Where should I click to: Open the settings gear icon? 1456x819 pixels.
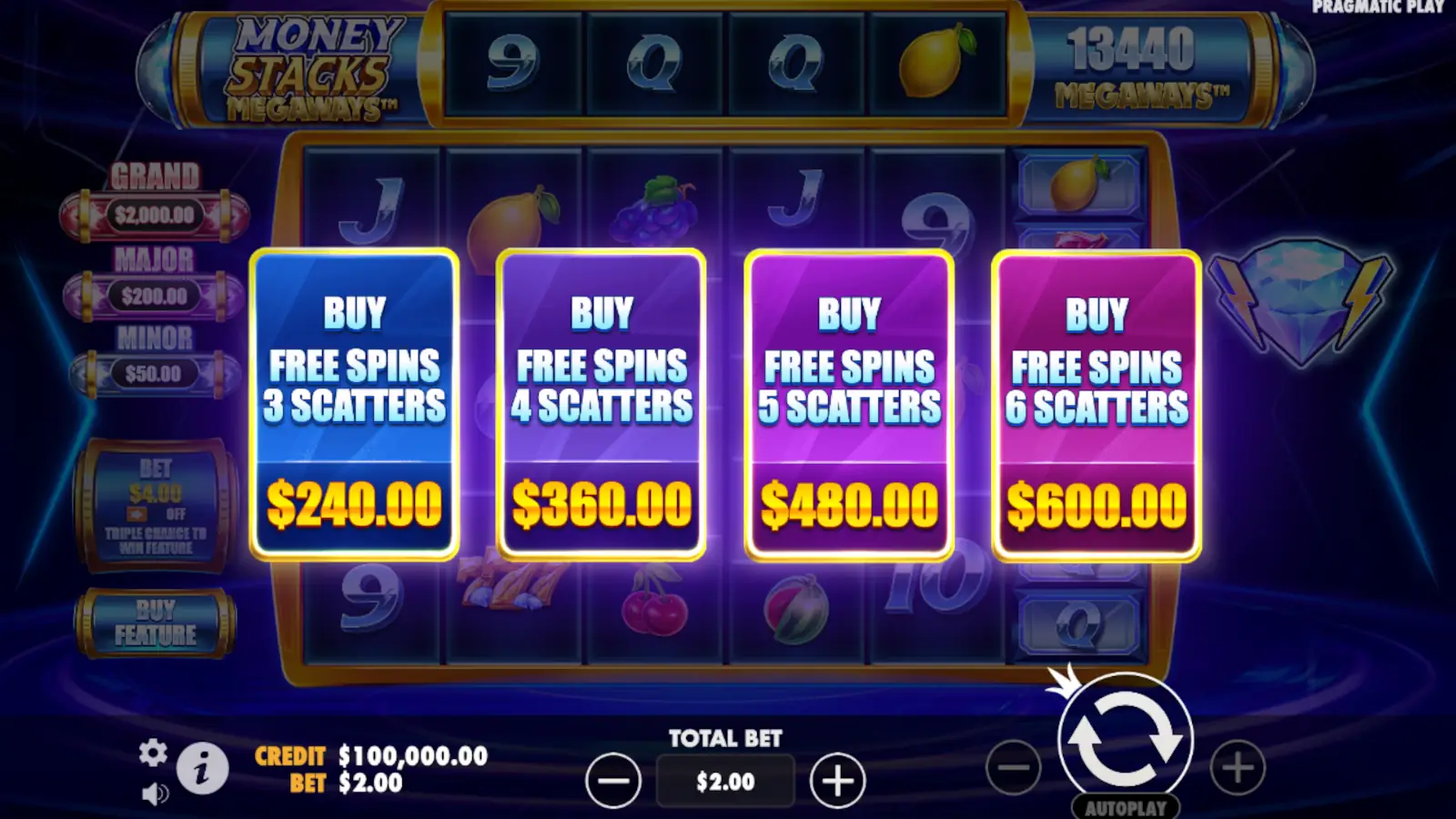tap(153, 753)
